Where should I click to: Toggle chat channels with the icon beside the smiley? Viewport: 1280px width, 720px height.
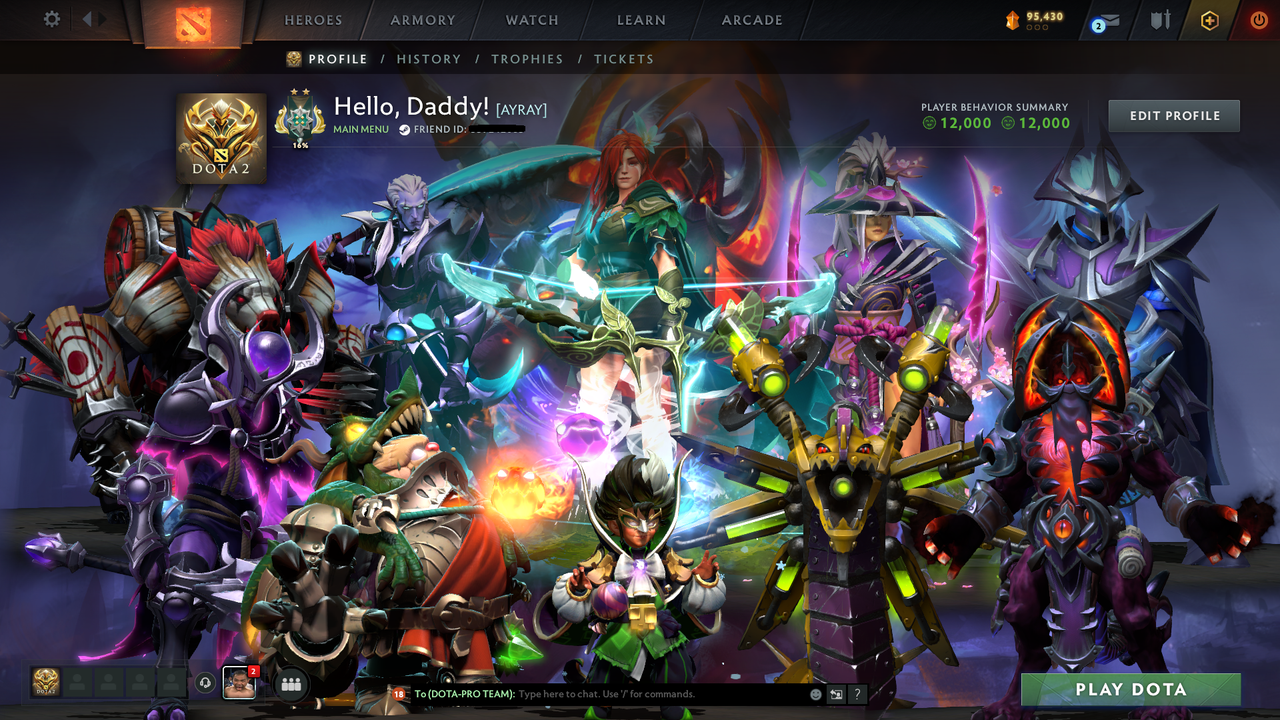[836, 694]
